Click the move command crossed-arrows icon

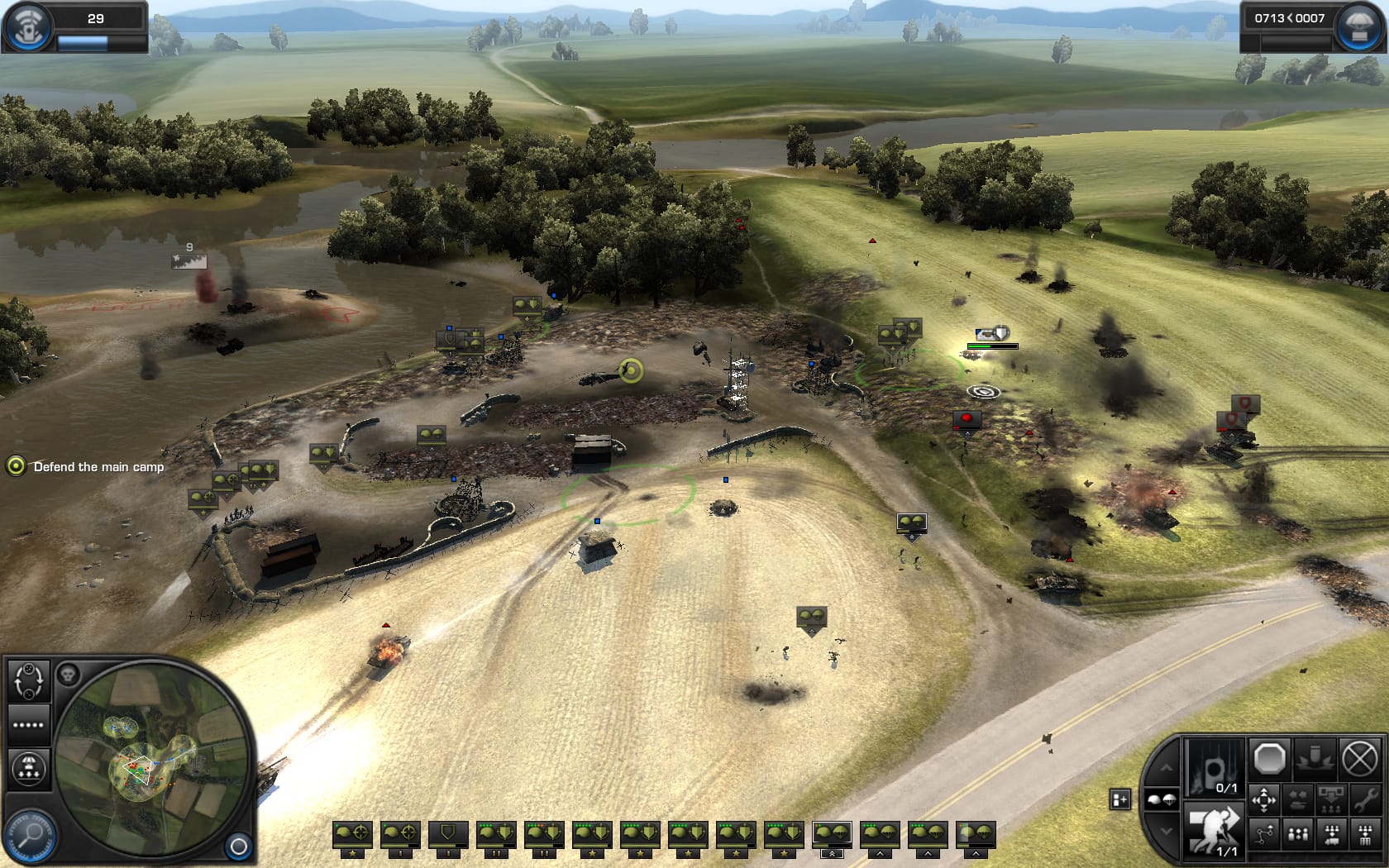(x=1263, y=799)
